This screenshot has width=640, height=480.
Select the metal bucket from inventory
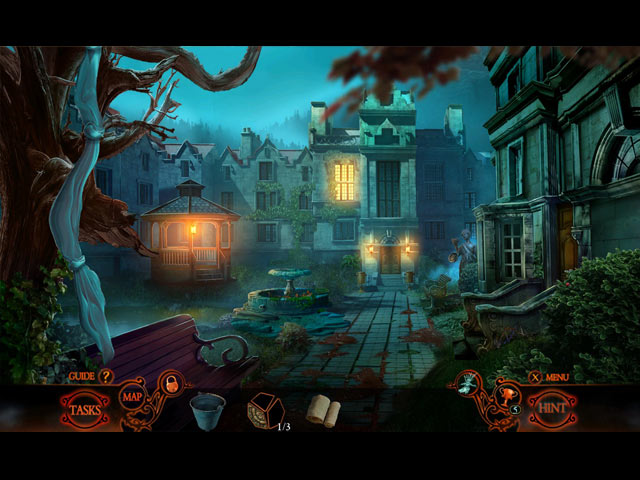[208, 410]
